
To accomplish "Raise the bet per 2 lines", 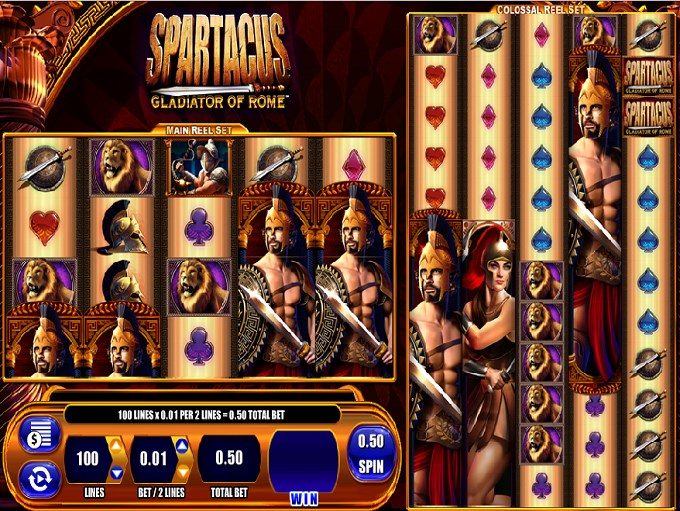I will (183, 445).
